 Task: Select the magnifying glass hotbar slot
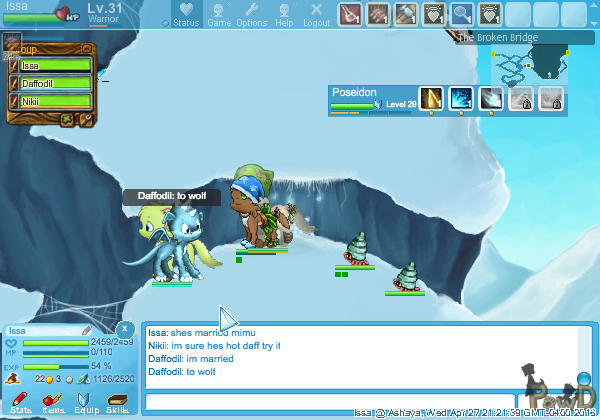462,14
